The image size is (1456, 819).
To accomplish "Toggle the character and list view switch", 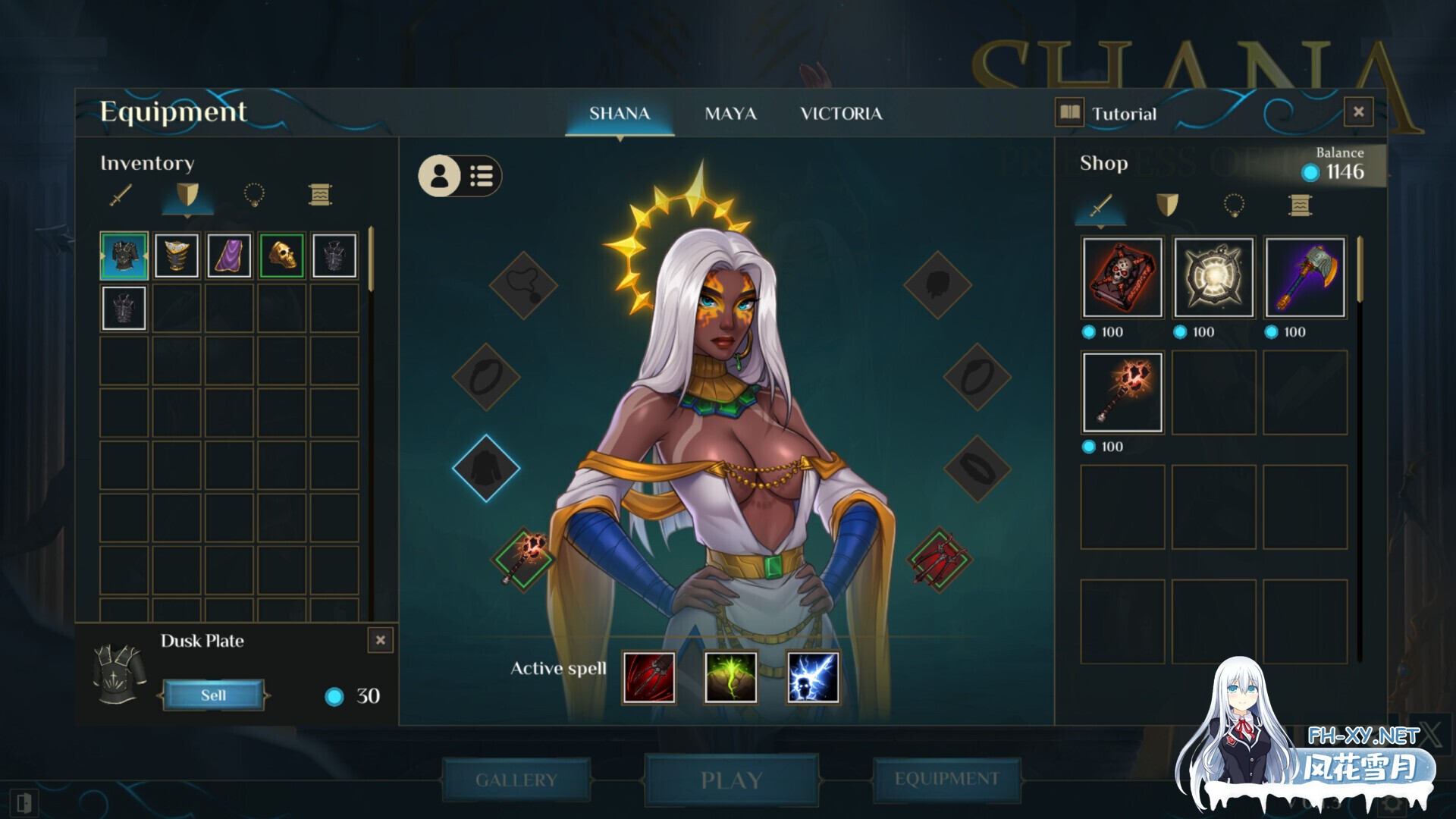I will pyautogui.click(x=460, y=177).
